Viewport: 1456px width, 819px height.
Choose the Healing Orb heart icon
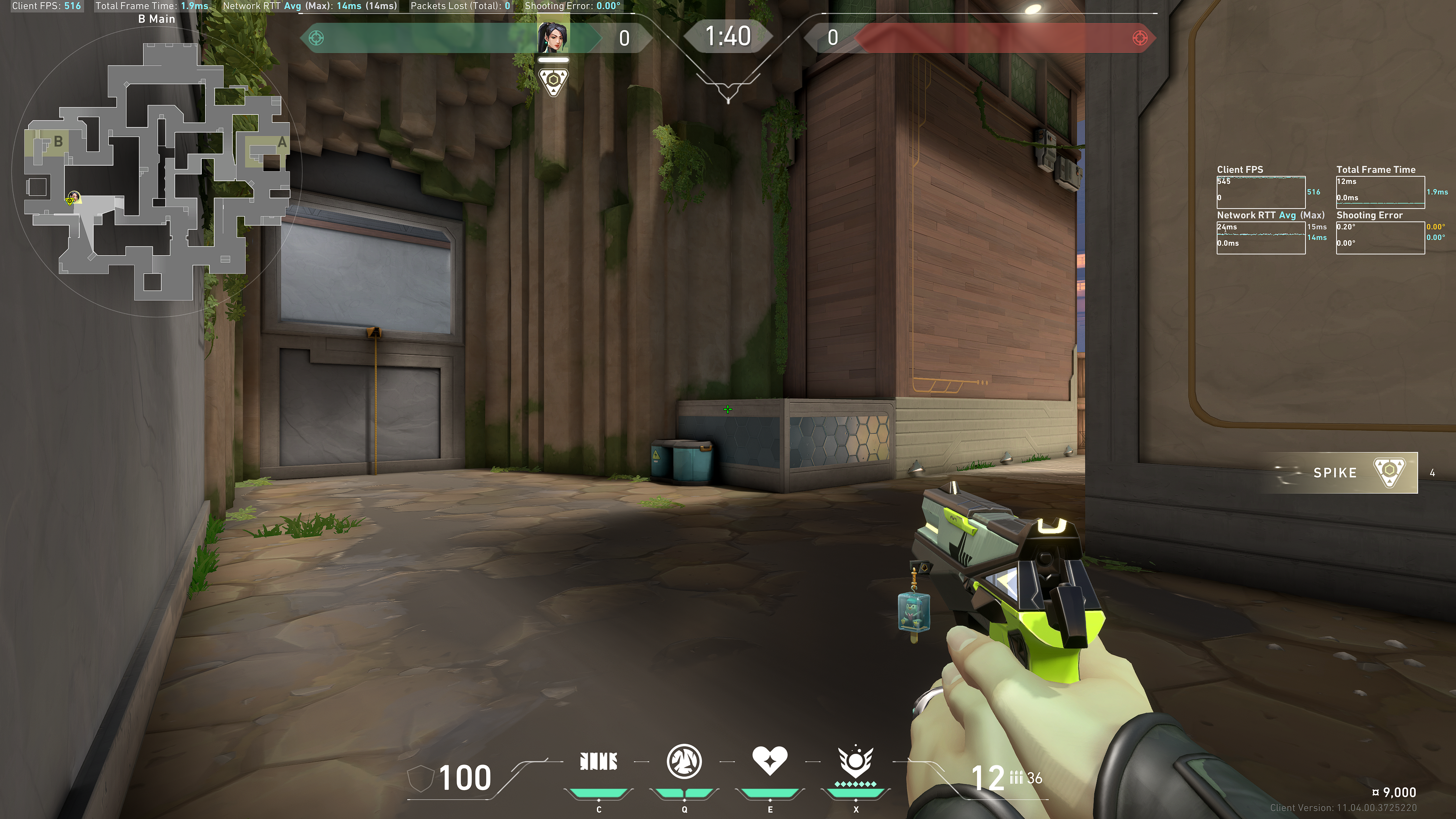(769, 760)
